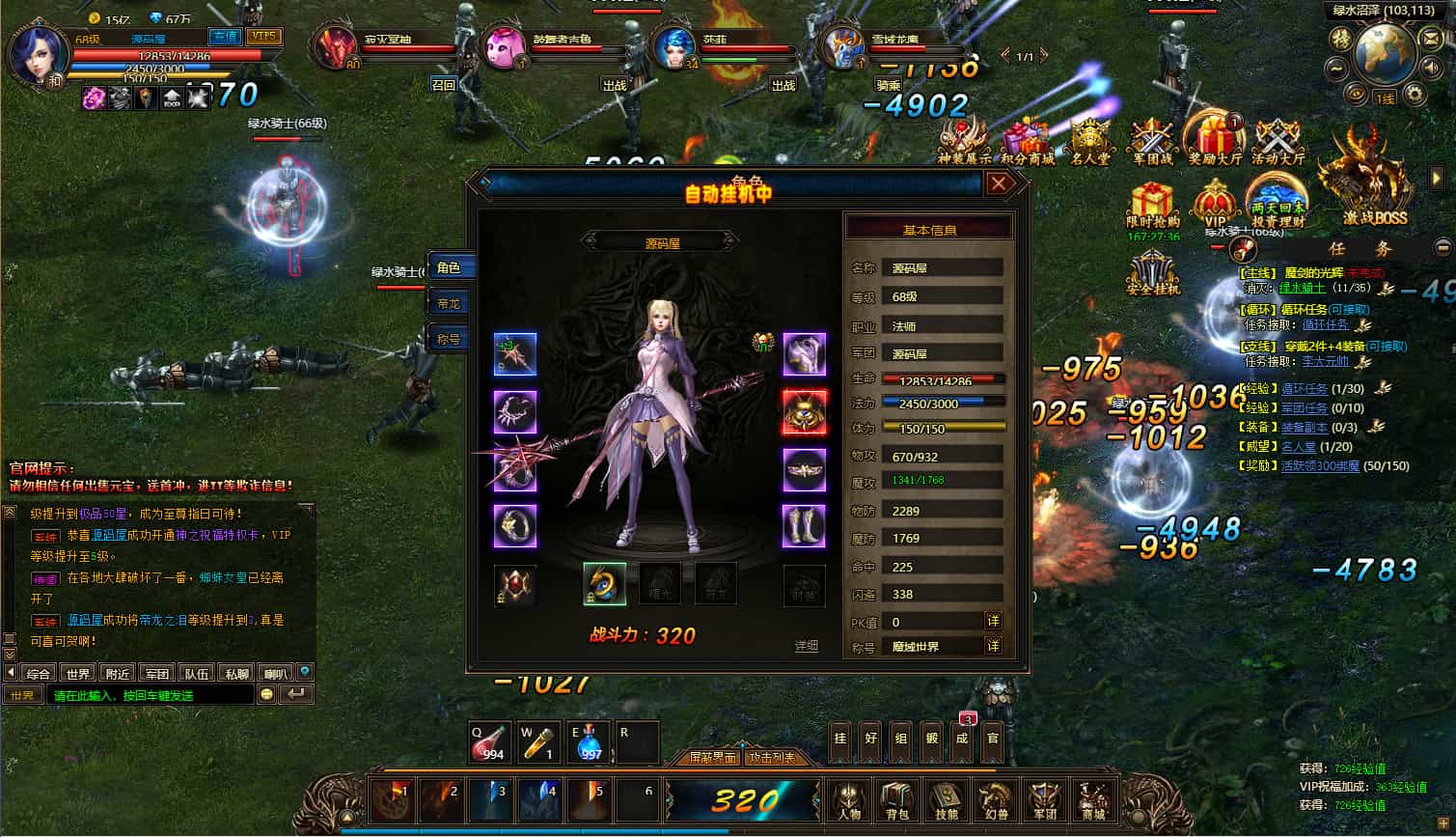Open the 活动大厅 activity hall
Viewport: 1456px width, 837px height.
(x=1278, y=140)
